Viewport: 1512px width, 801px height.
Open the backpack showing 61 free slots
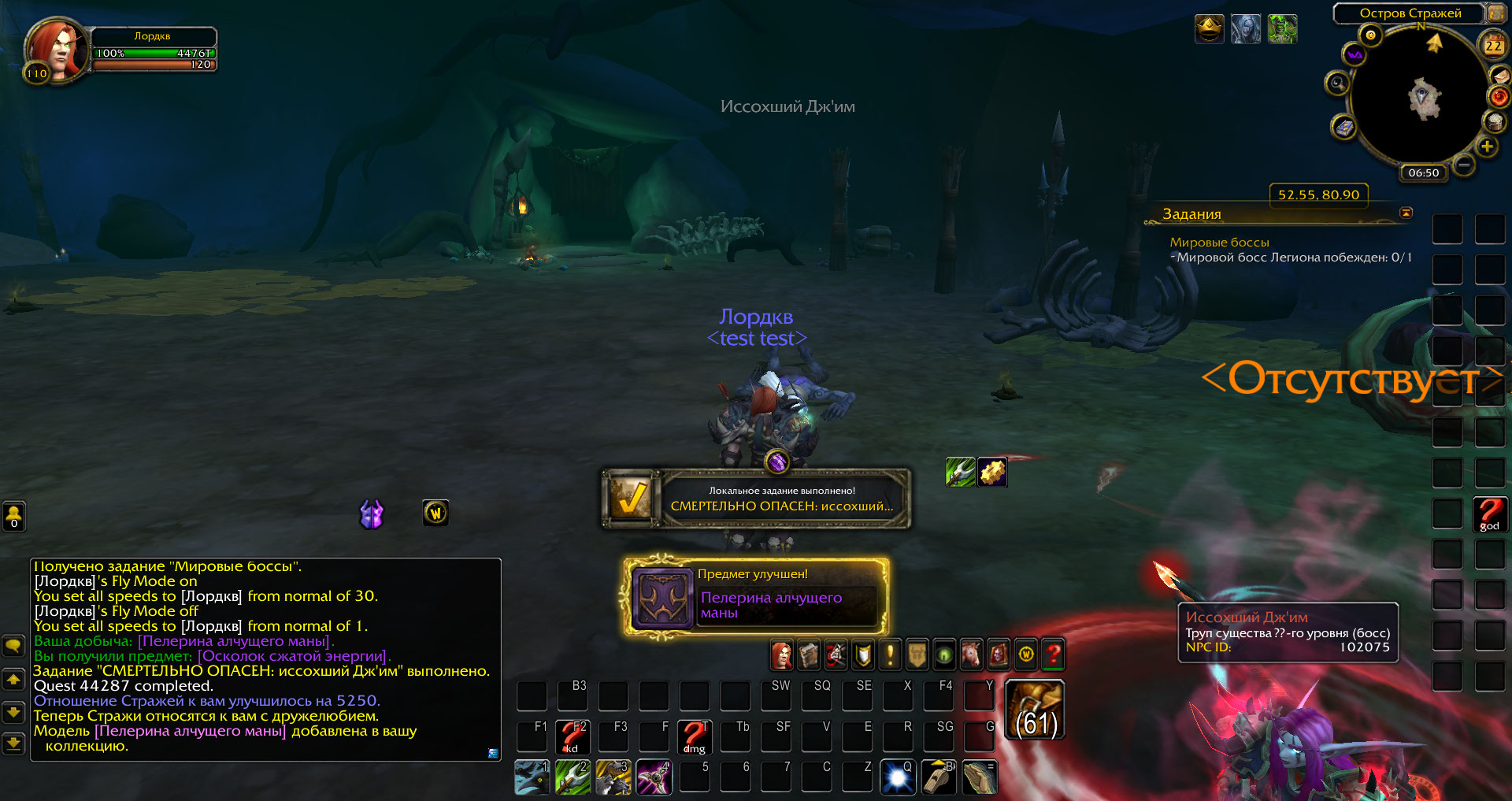click(1036, 710)
